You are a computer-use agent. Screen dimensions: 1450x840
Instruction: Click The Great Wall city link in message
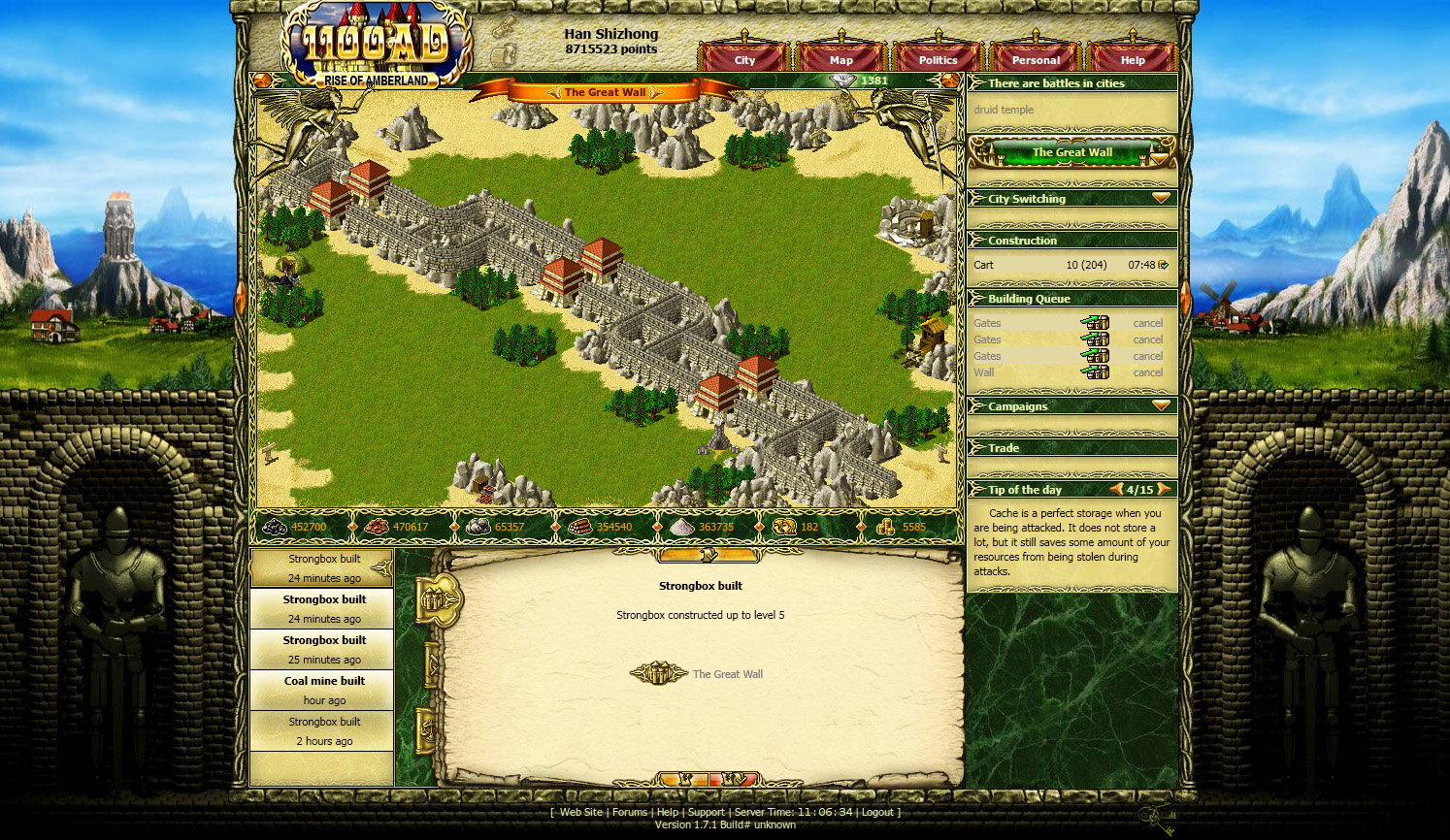click(x=727, y=674)
